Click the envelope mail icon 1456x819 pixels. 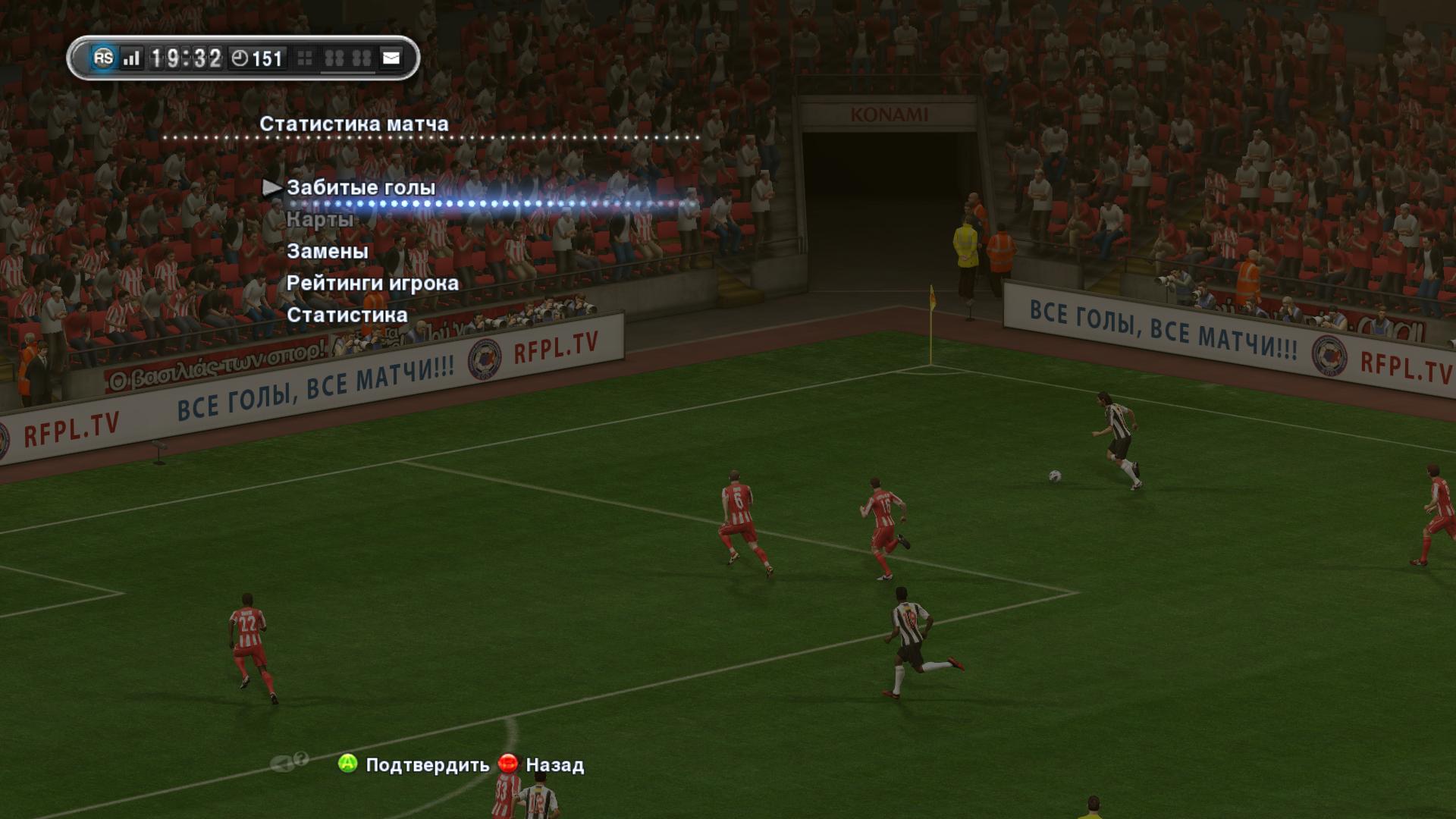click(x=391, y=58)
